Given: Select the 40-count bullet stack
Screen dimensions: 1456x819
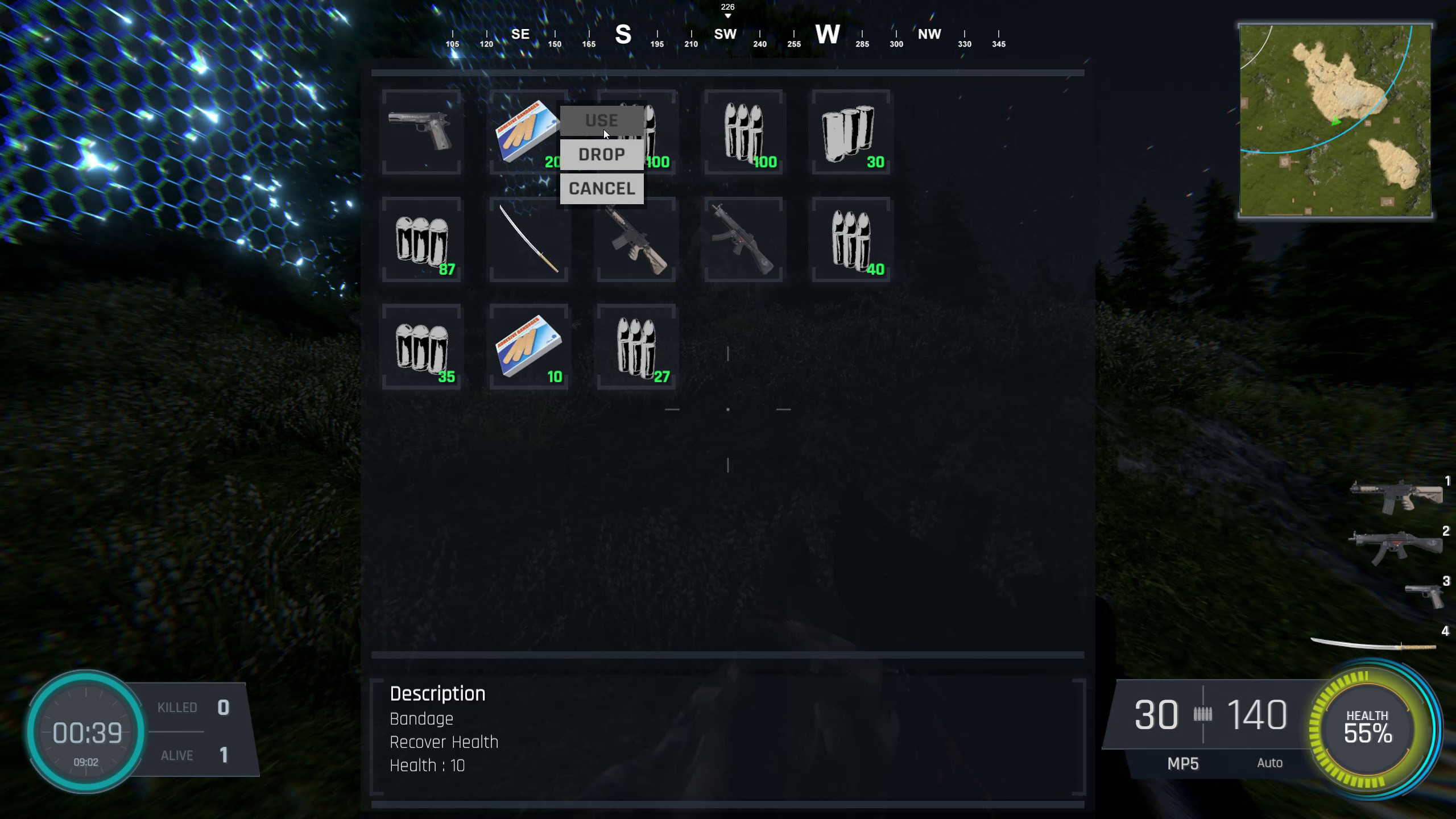Looking at the screenshot, I should point(850,239).
